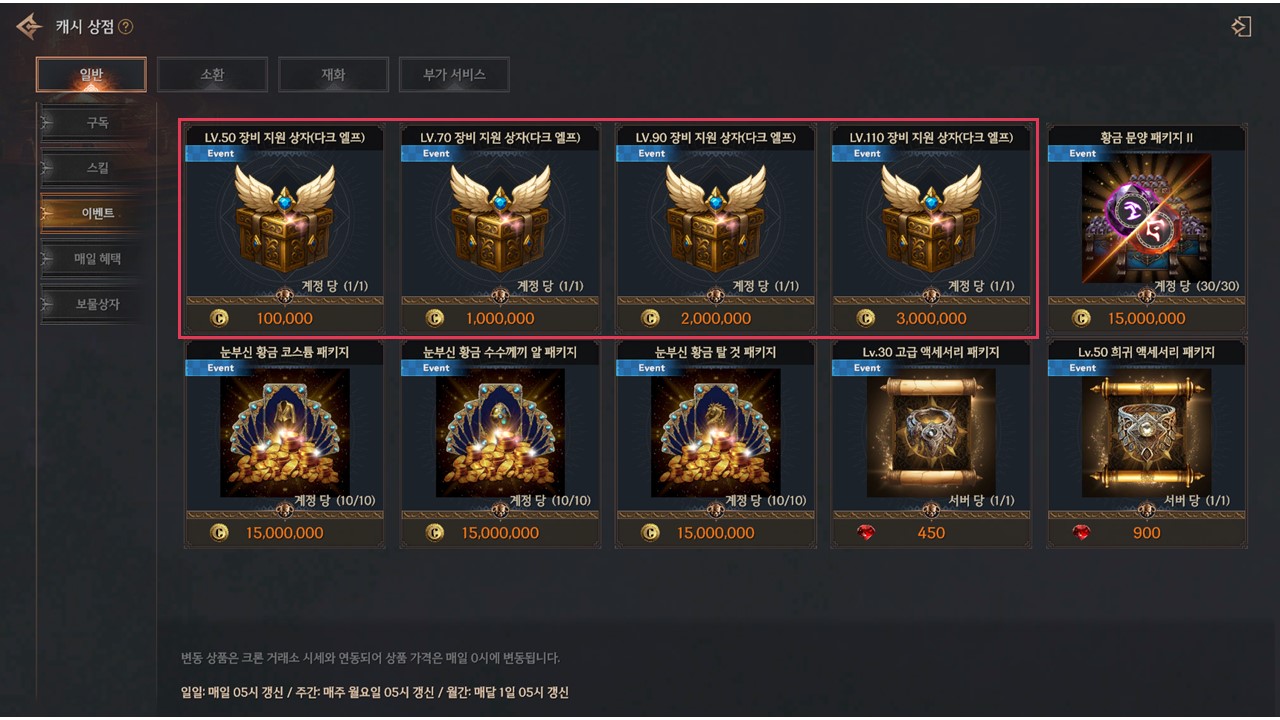This screenshot has width=1280, height=720.
Task: Open the 보물상자 category
Action: [x=97, y=304]
